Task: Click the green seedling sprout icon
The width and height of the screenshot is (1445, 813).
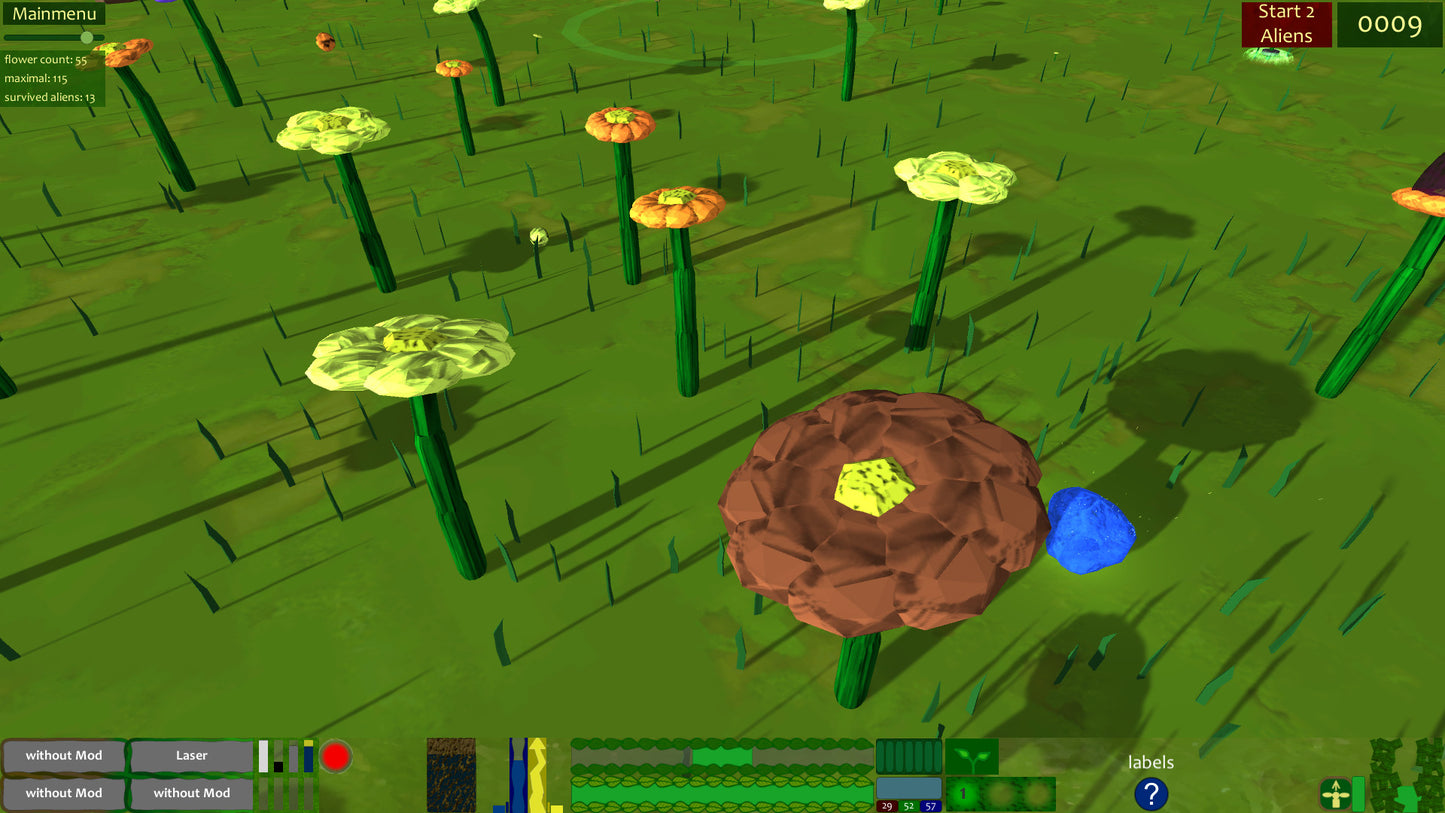Action: click(x=973, y=757)
